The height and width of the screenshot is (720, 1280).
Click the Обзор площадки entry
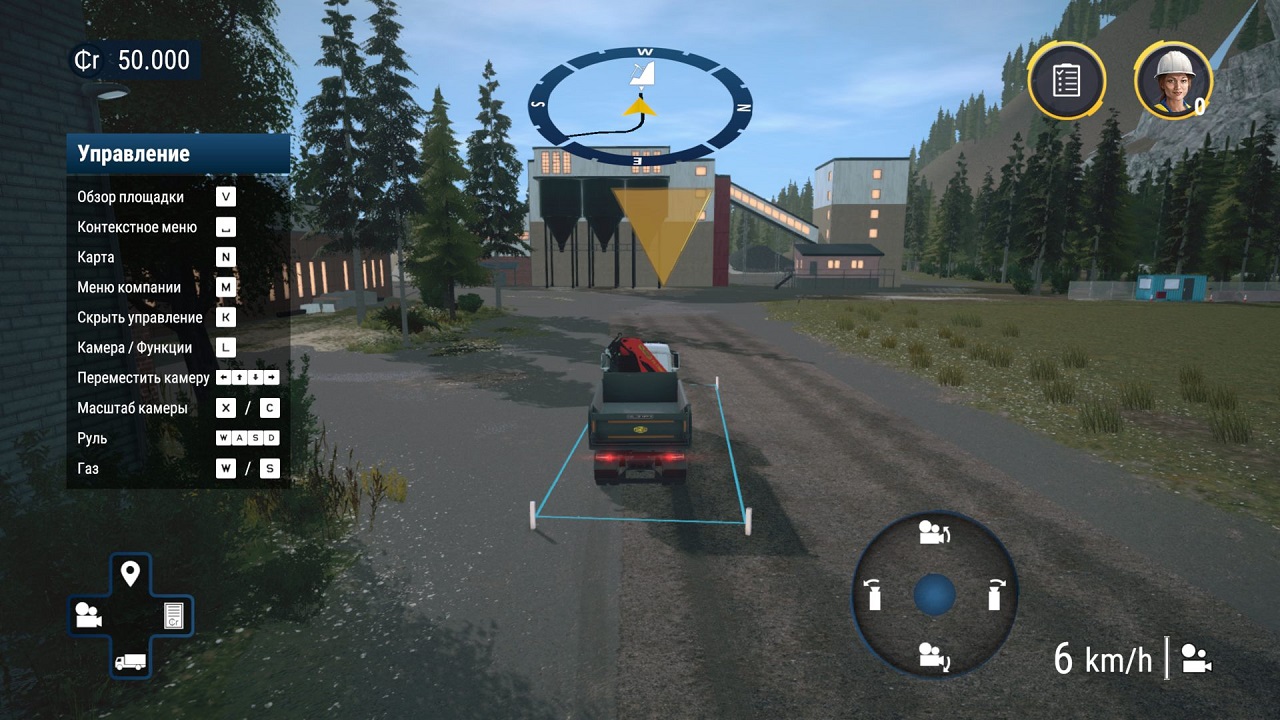point(131,197)
